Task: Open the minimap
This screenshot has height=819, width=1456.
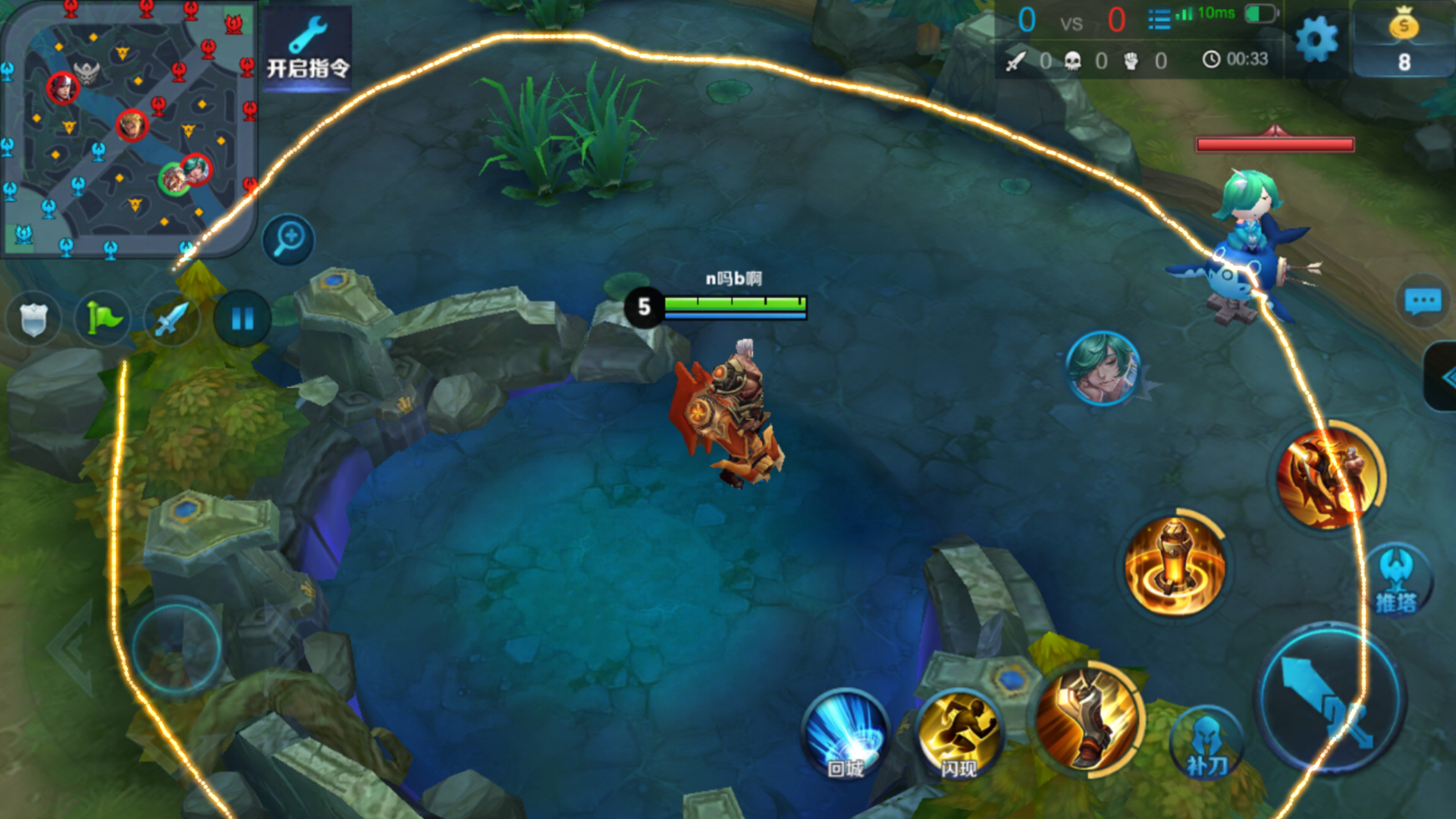Action: (x=129, y=129)
